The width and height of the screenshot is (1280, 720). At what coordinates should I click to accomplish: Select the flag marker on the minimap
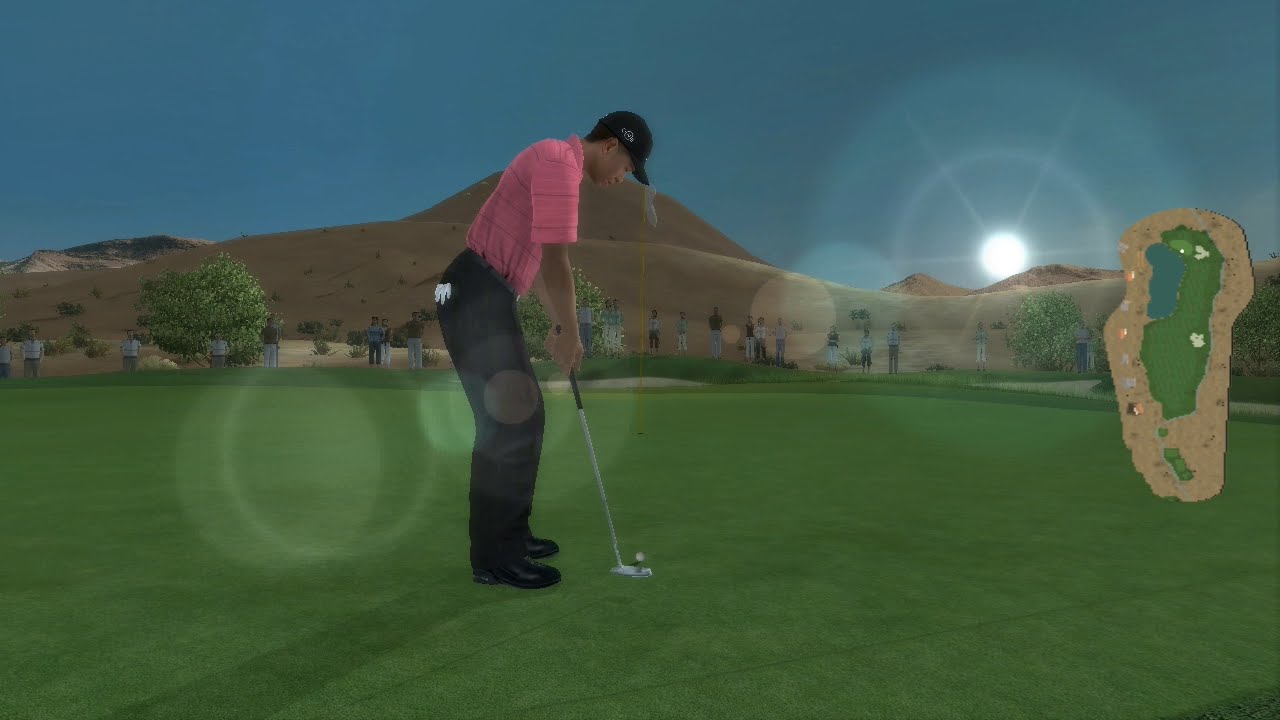[x=1182, y=252]
